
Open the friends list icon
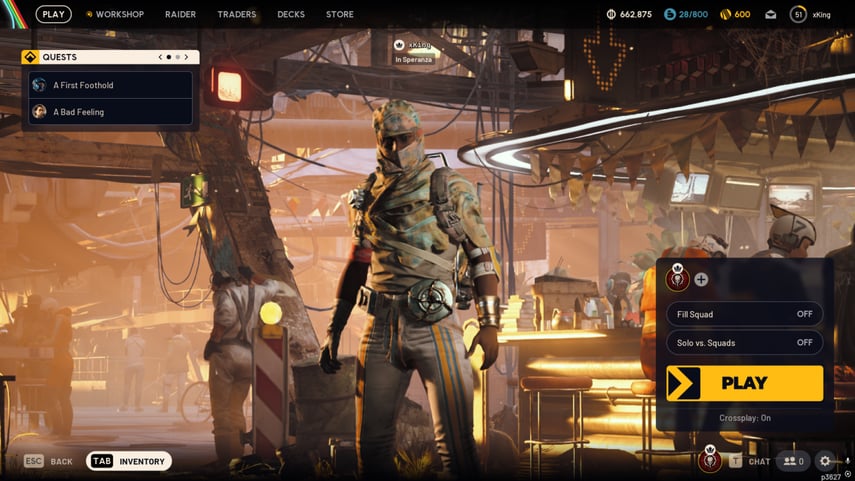tap(794, 461)
